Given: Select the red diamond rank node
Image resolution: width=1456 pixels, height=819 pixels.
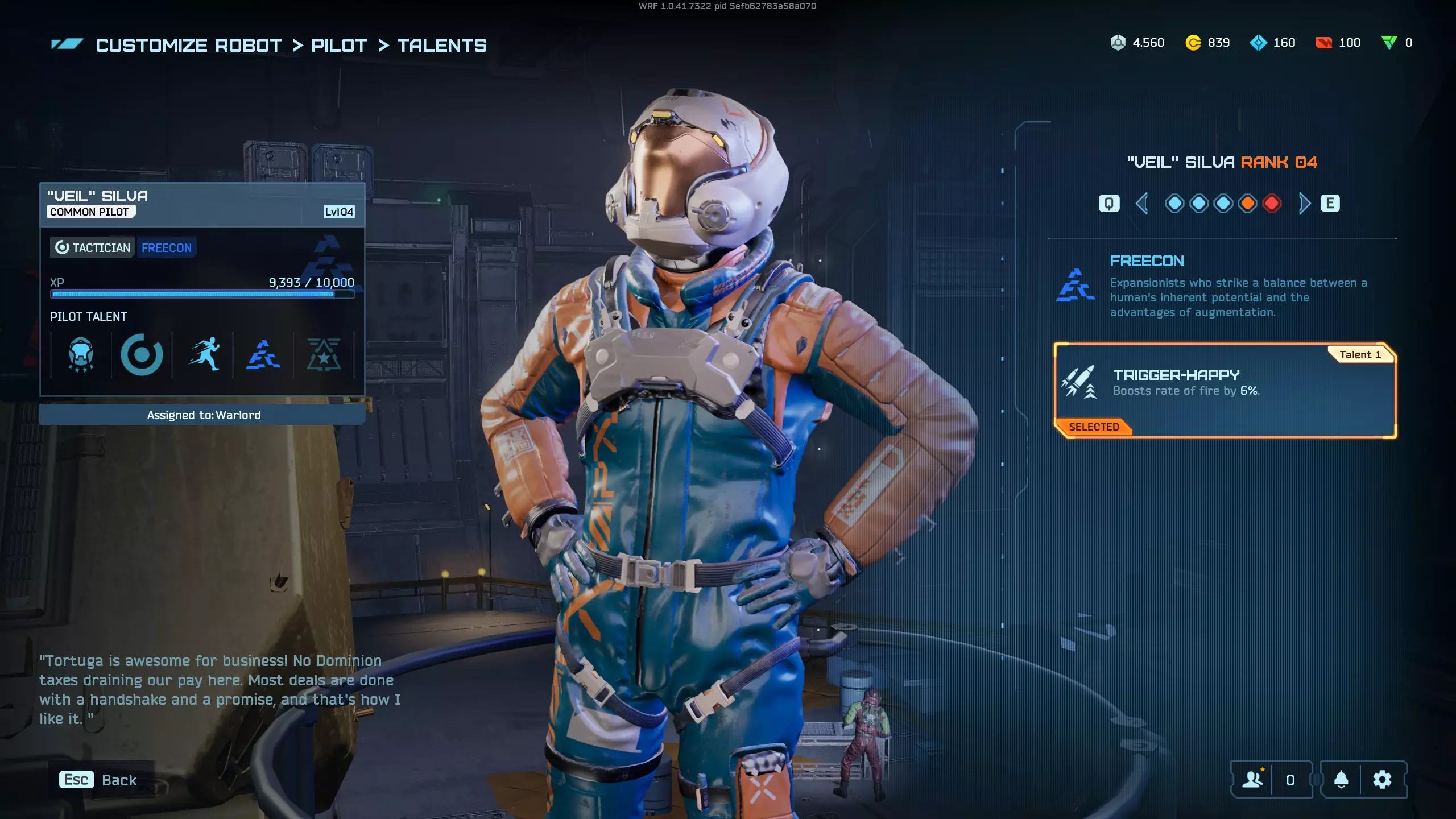Looking at the screenshot, I should (1272, 204).
